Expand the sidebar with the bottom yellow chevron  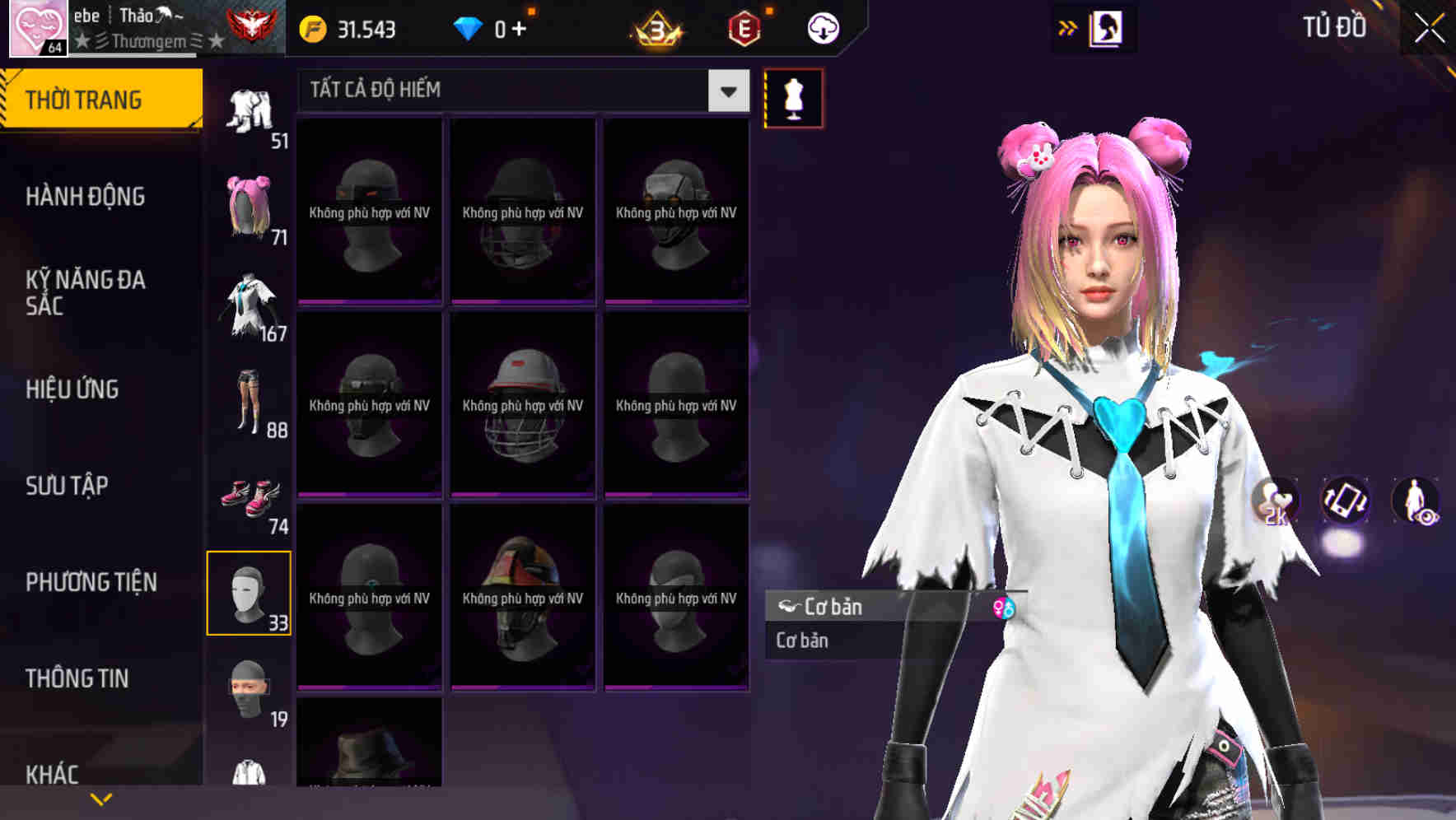click(x=100, y=800)
